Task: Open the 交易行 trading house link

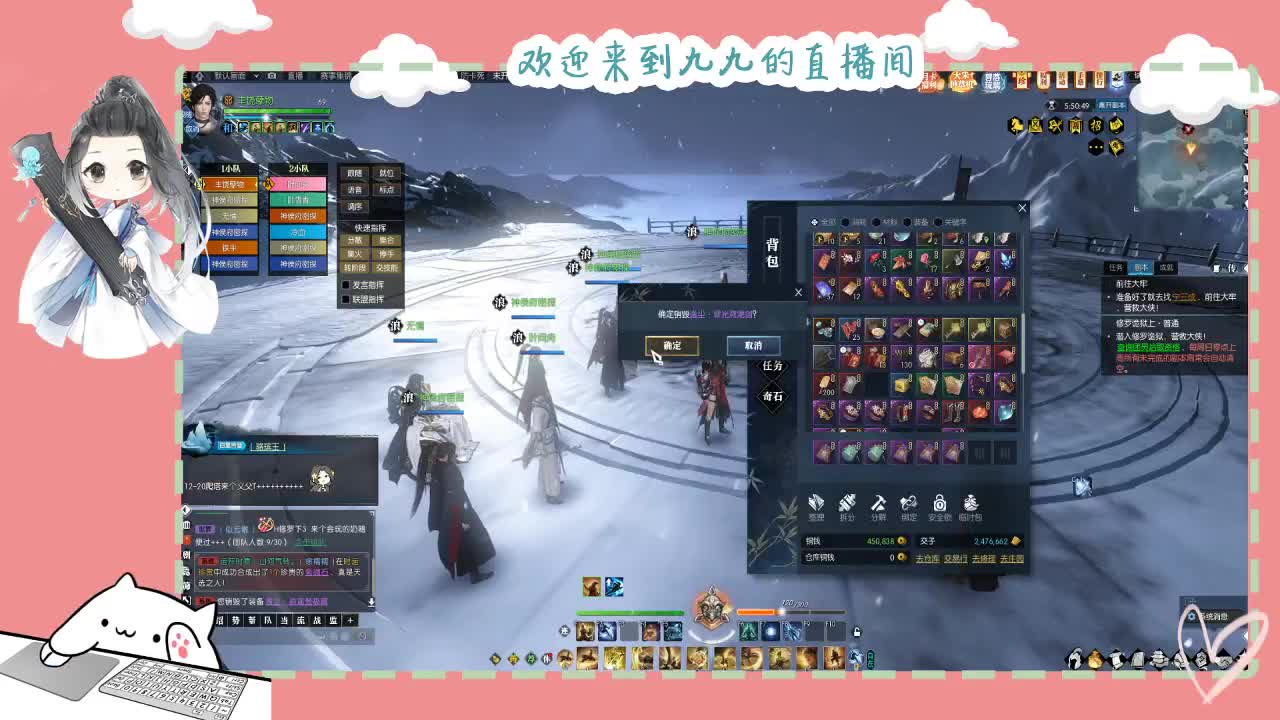Action: (x=956, y=557)
